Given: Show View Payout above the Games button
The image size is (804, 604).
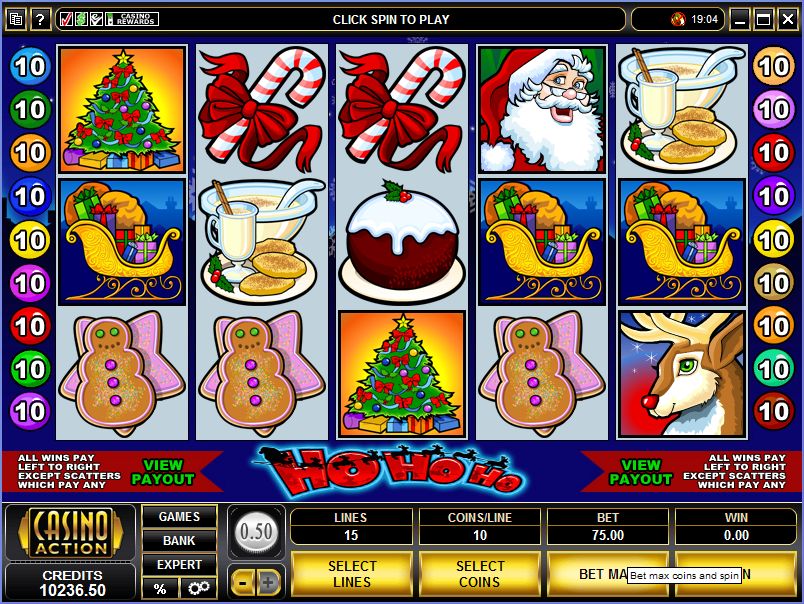Looking at the screenshot, I should (163, 472).
